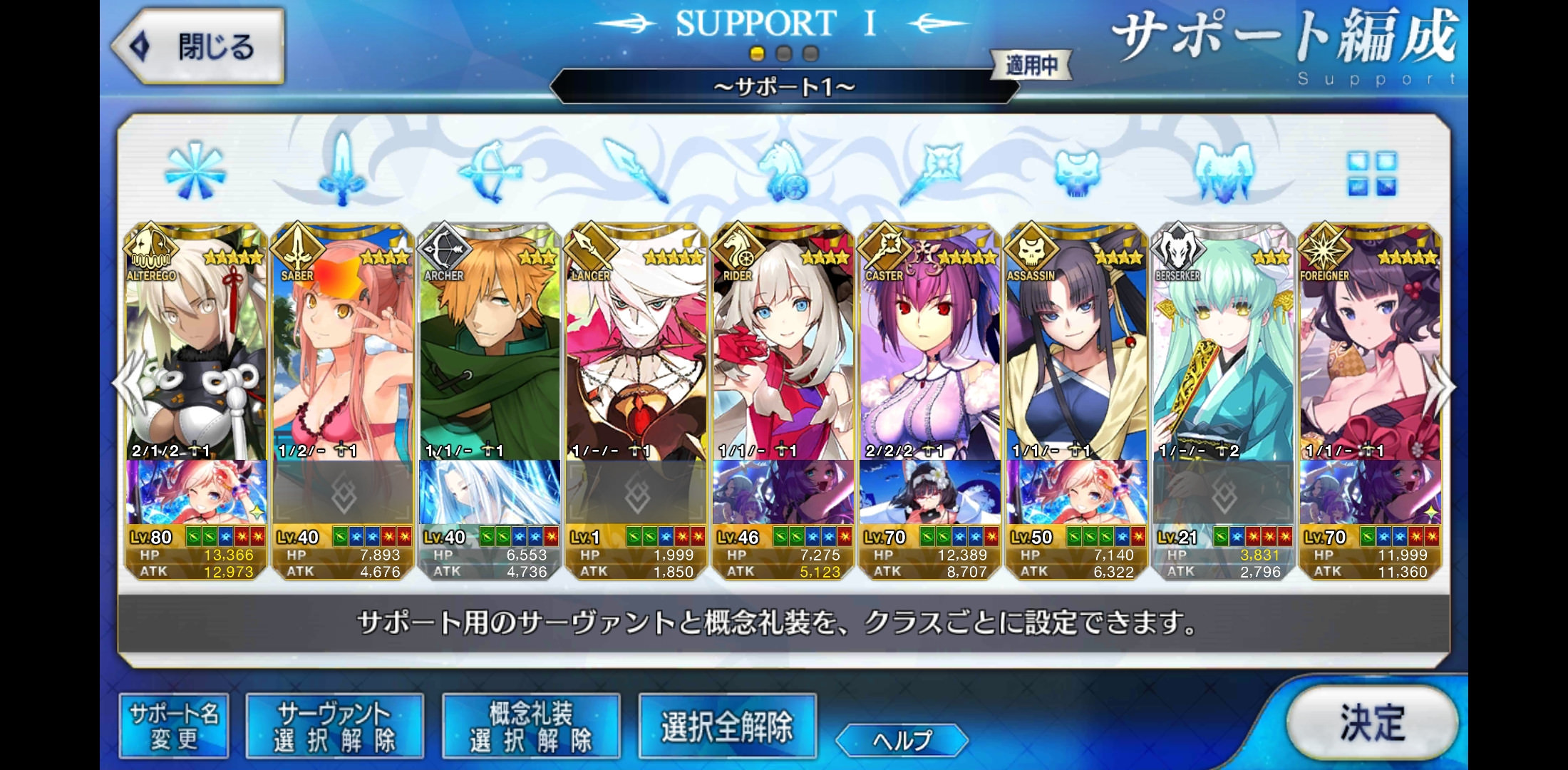The width and height of the screenshot is (1568, 770).
Task: Confirm with the 決定 button
Action: point(1371,722)
